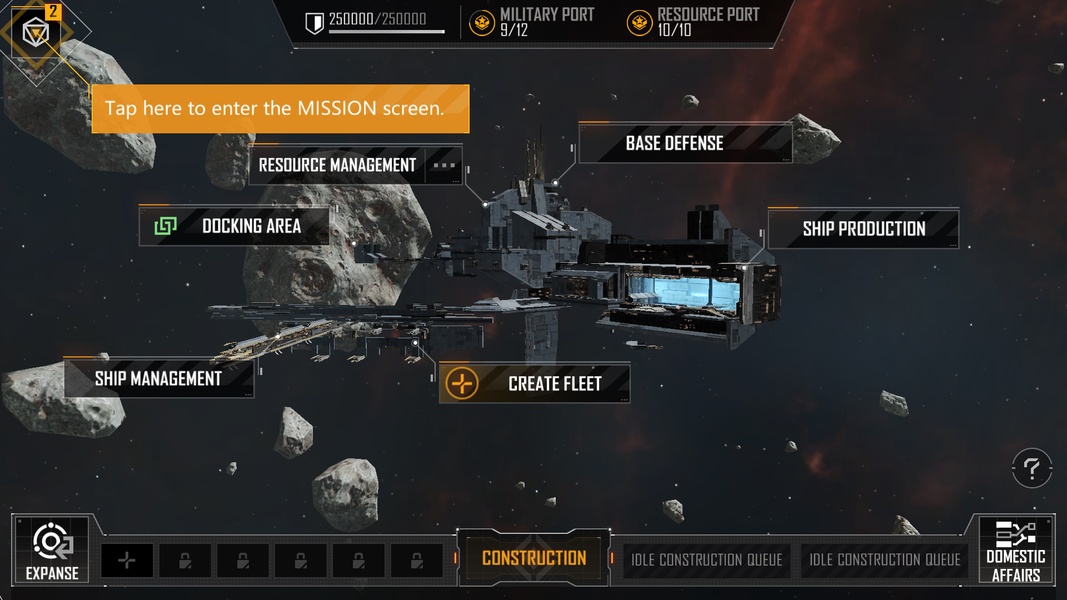Open the Expanse view

coord(52,551)
